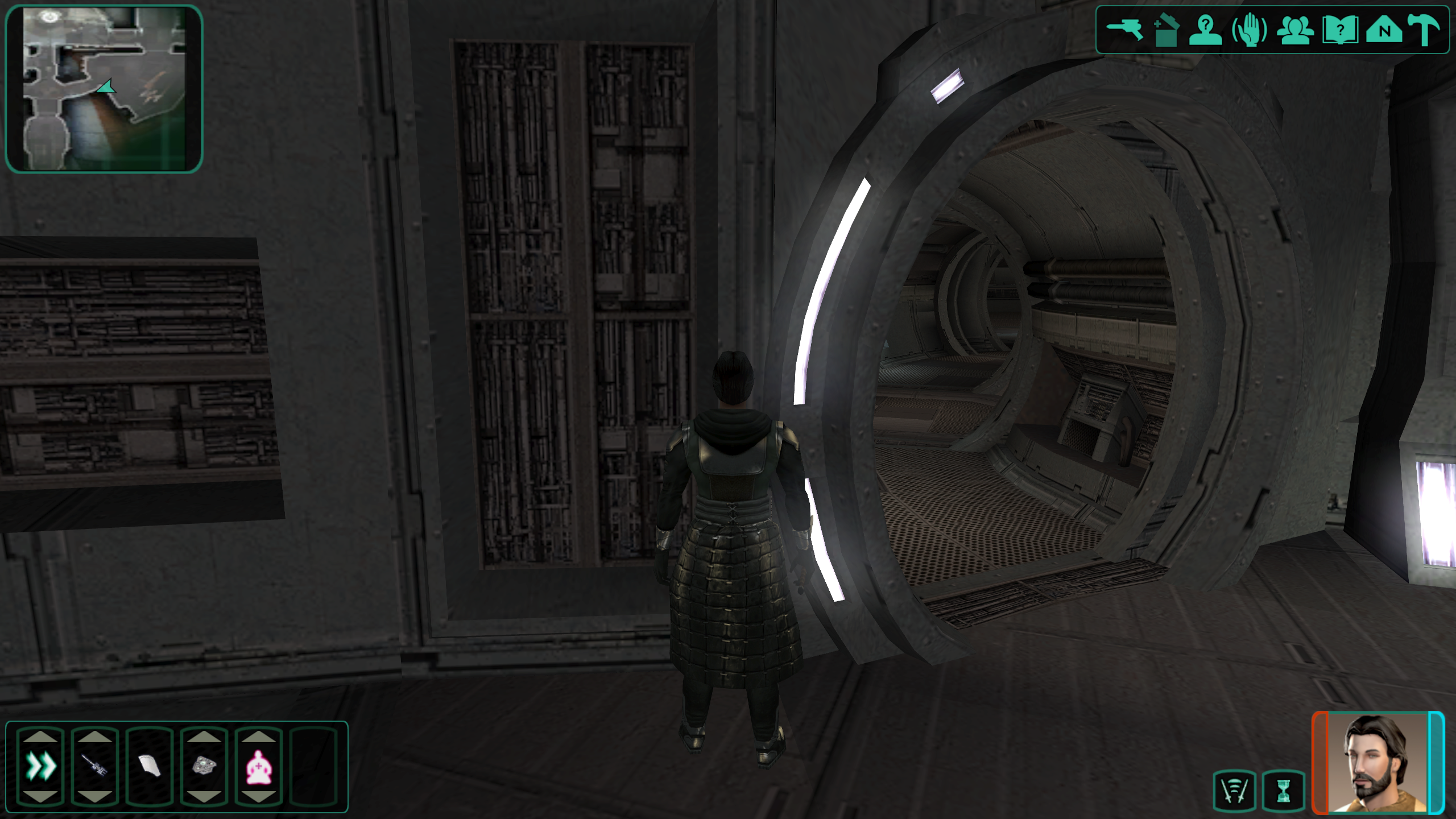Image resolution: width=1456 pixels, height=819 pixels.
Task: Open the equipment screen via the blaster icon
Action: (1124, 30)
